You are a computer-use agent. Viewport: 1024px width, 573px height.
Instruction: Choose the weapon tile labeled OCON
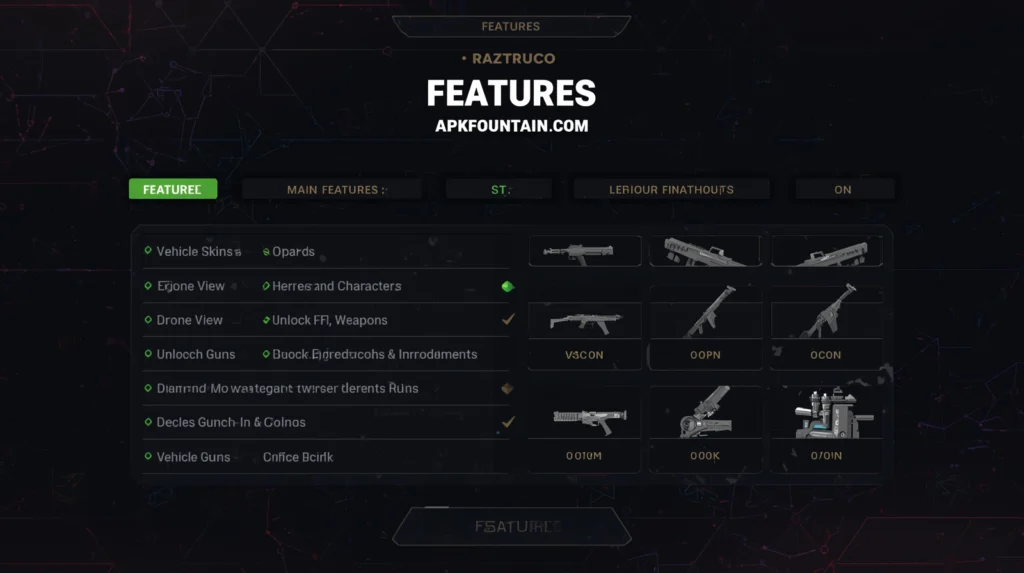pos(826,327)
